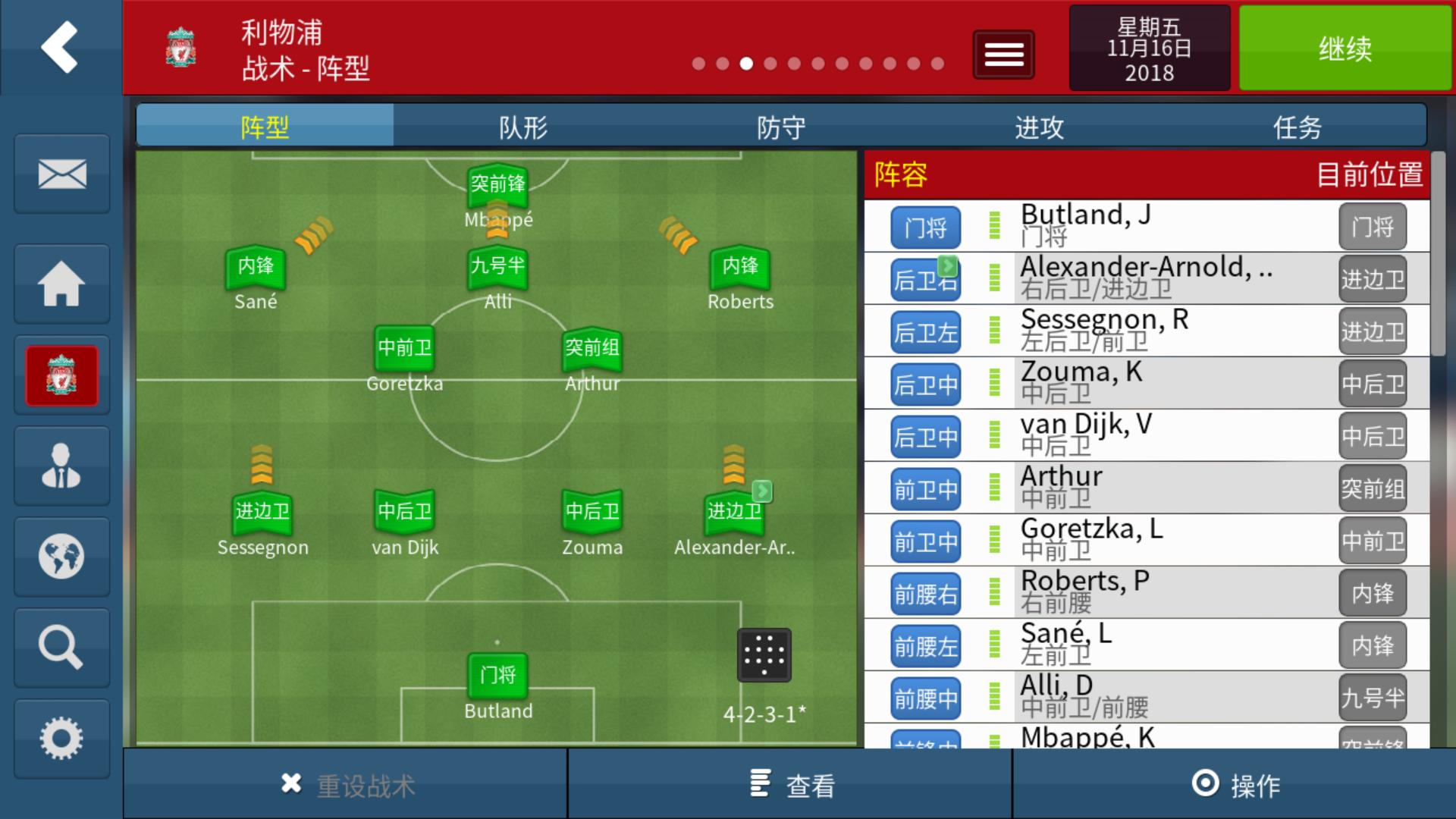Open the settings gear icon
The height and width of the screenshot is (819, 1456).
(61, 736)
